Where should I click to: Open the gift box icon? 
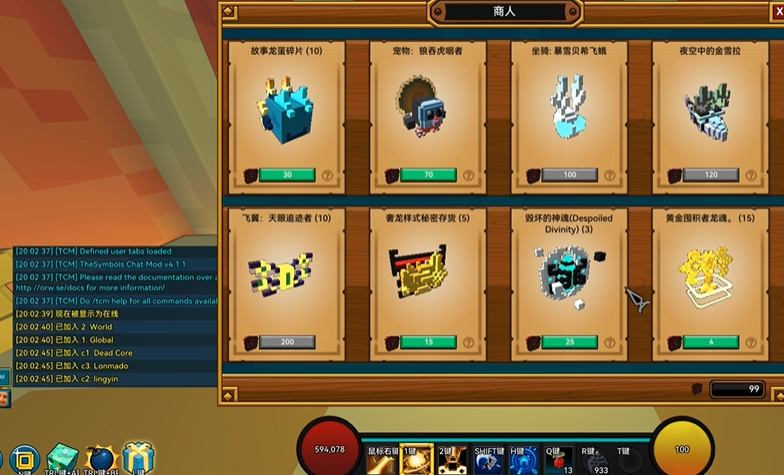[x=137, y=458]
